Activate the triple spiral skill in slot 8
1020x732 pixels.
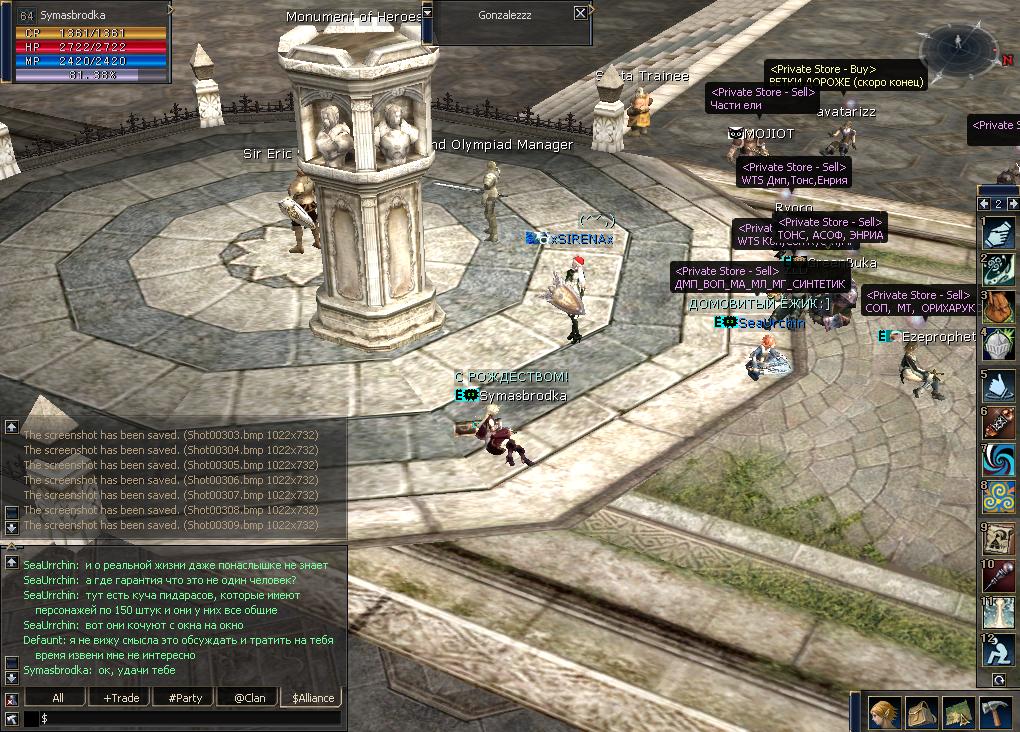point(999,498)
